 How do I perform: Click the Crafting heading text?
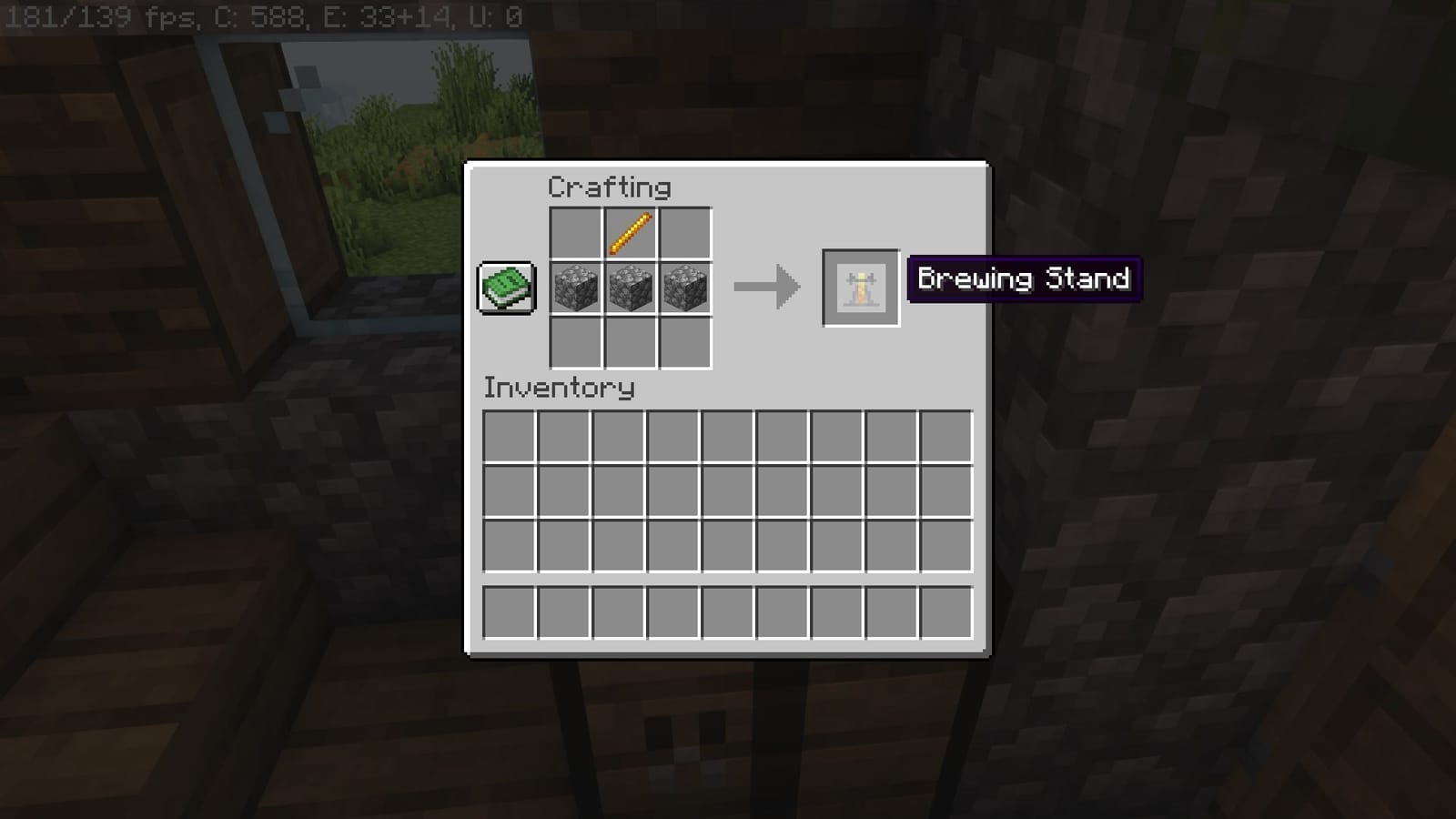pos(608,187)
